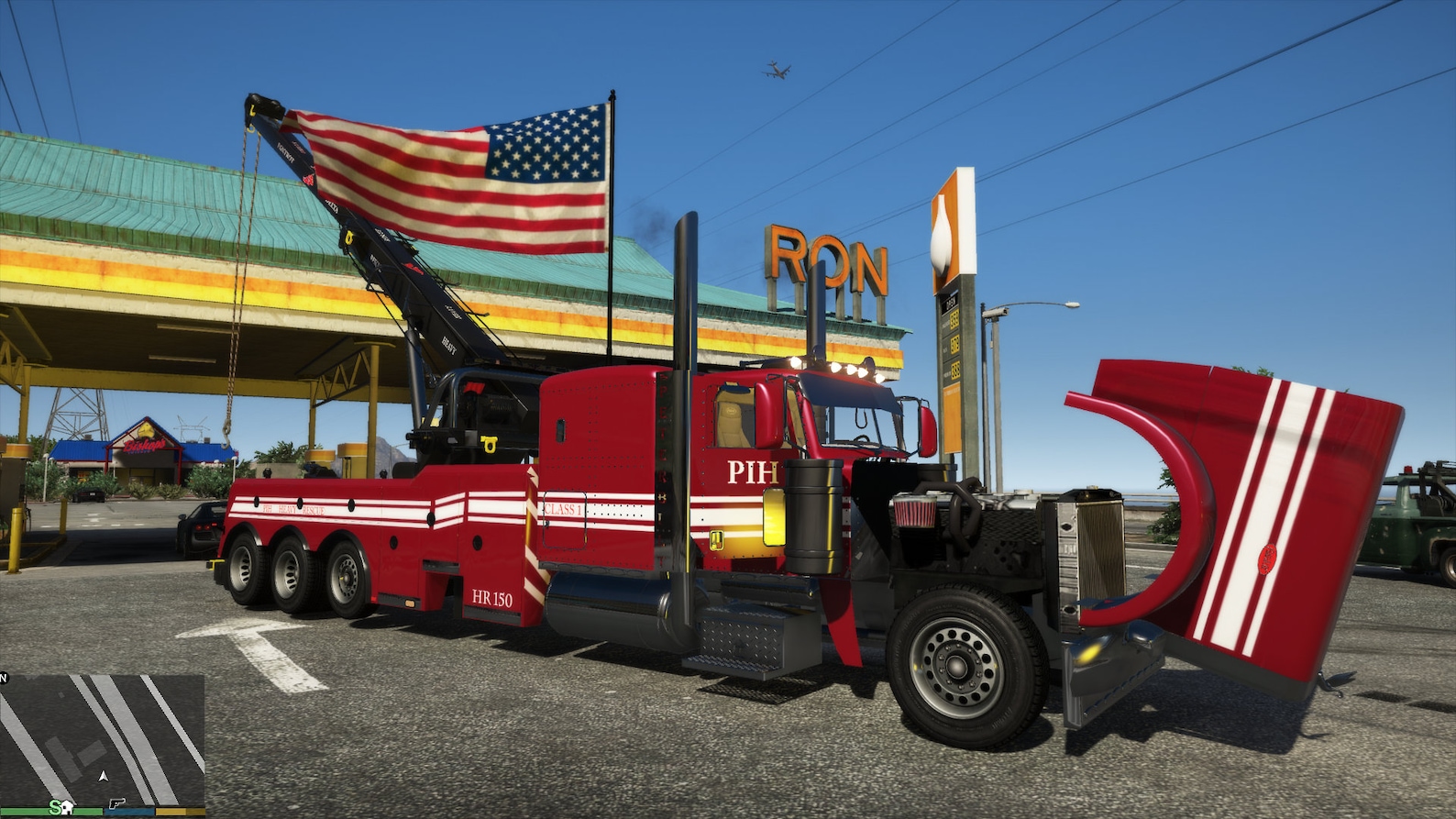Select the pistol icon above the armor bar

coord(117,803)
